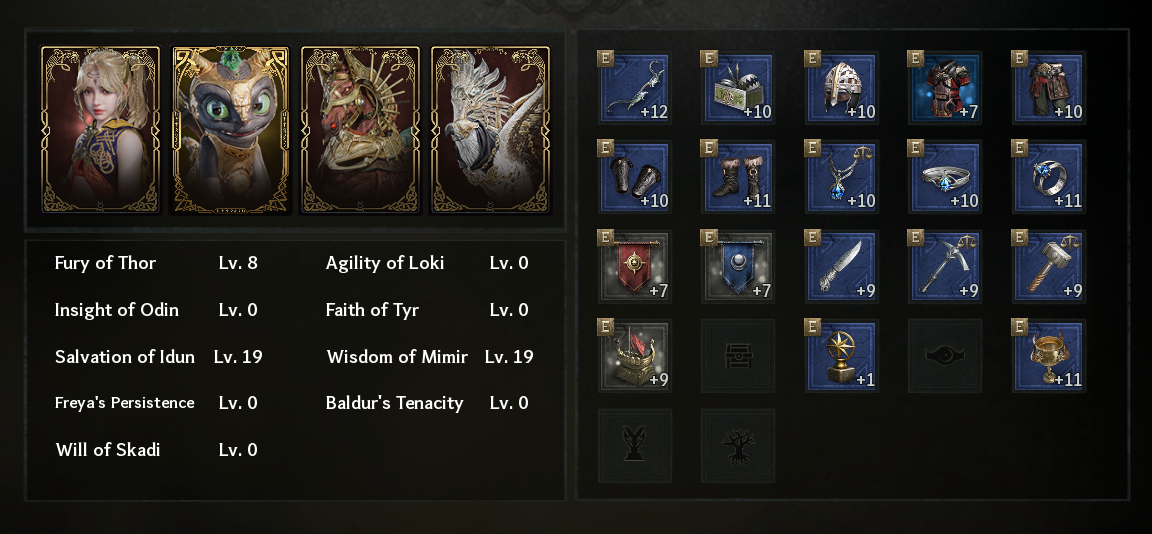The image size is (1152, 534).
Task: Select the blonde girl character card
Action: point(100,130)
